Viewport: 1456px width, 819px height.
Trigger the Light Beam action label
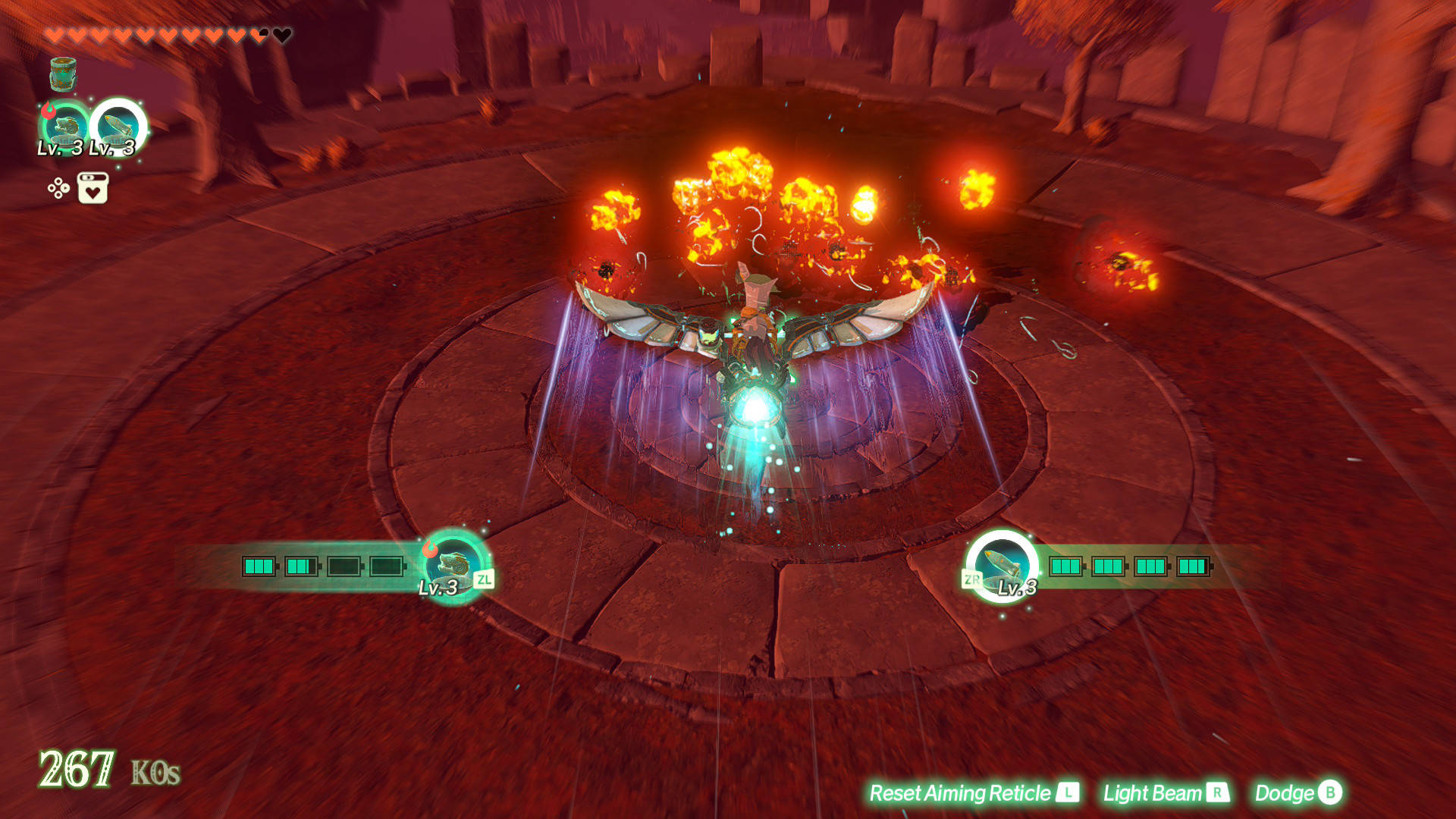pos(1165,793)
